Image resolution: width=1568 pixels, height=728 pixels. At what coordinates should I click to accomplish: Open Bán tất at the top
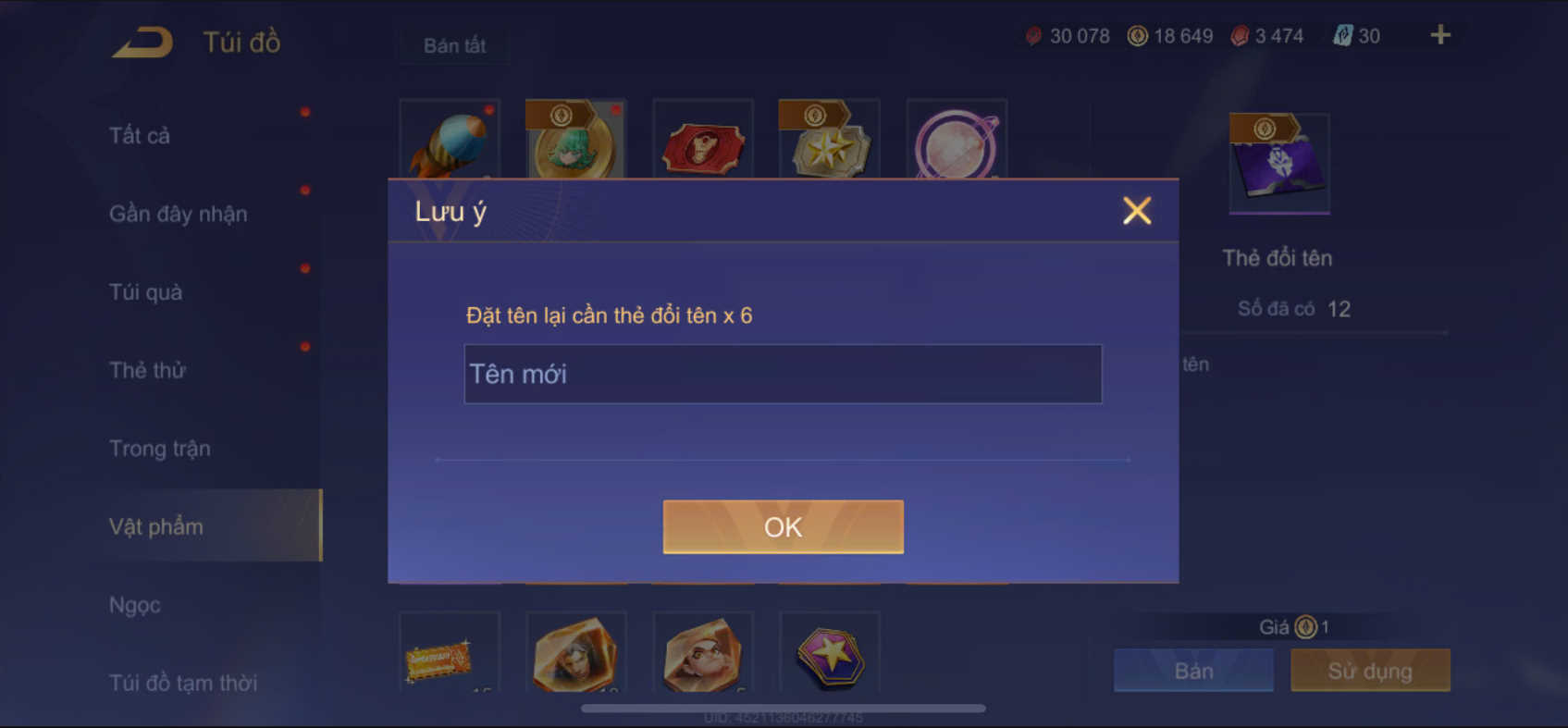[452, 44]
